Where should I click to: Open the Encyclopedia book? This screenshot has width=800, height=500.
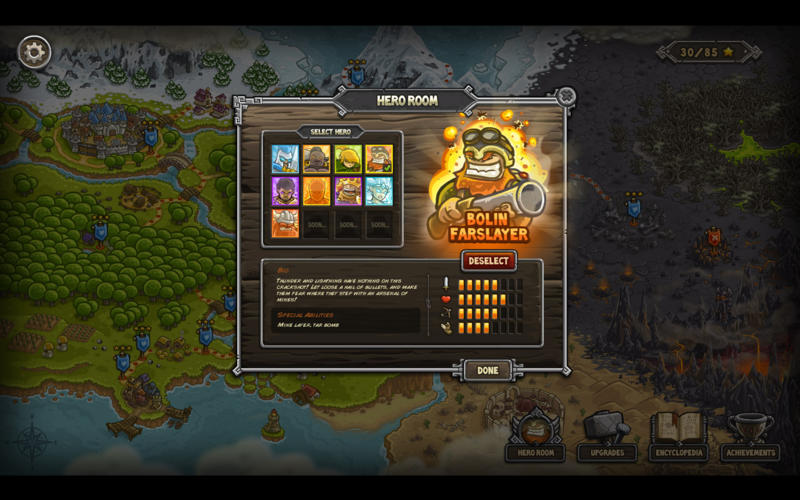(x=679, y=436)
